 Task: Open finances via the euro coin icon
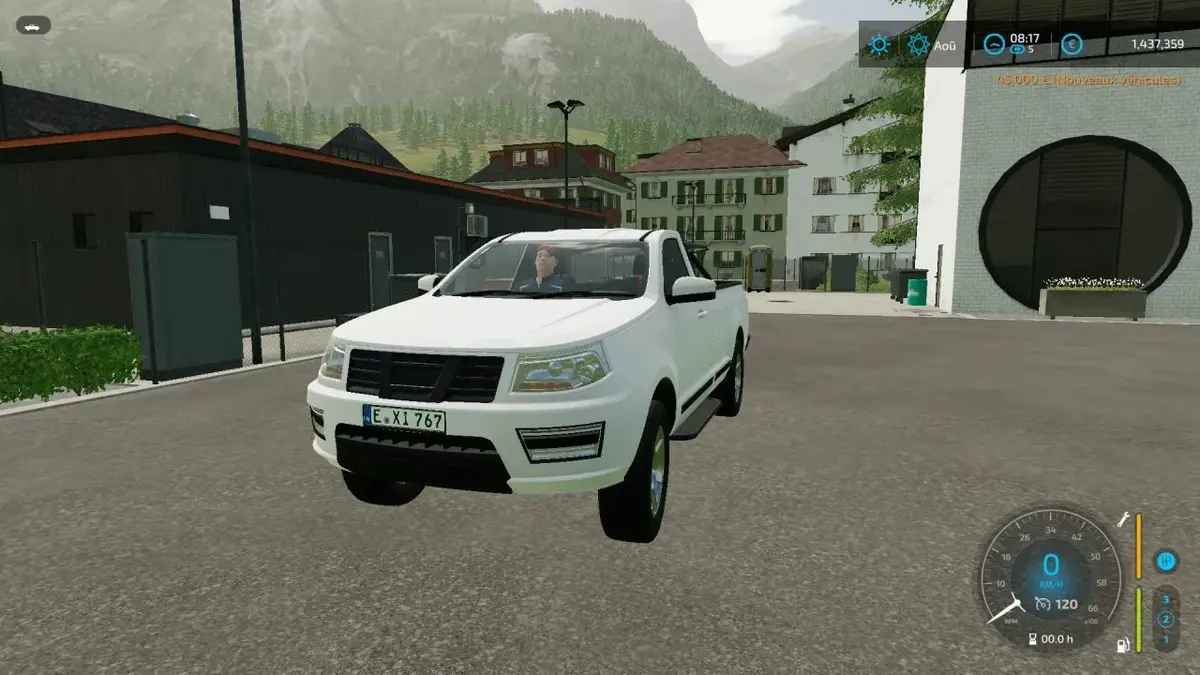[1071, 44]
